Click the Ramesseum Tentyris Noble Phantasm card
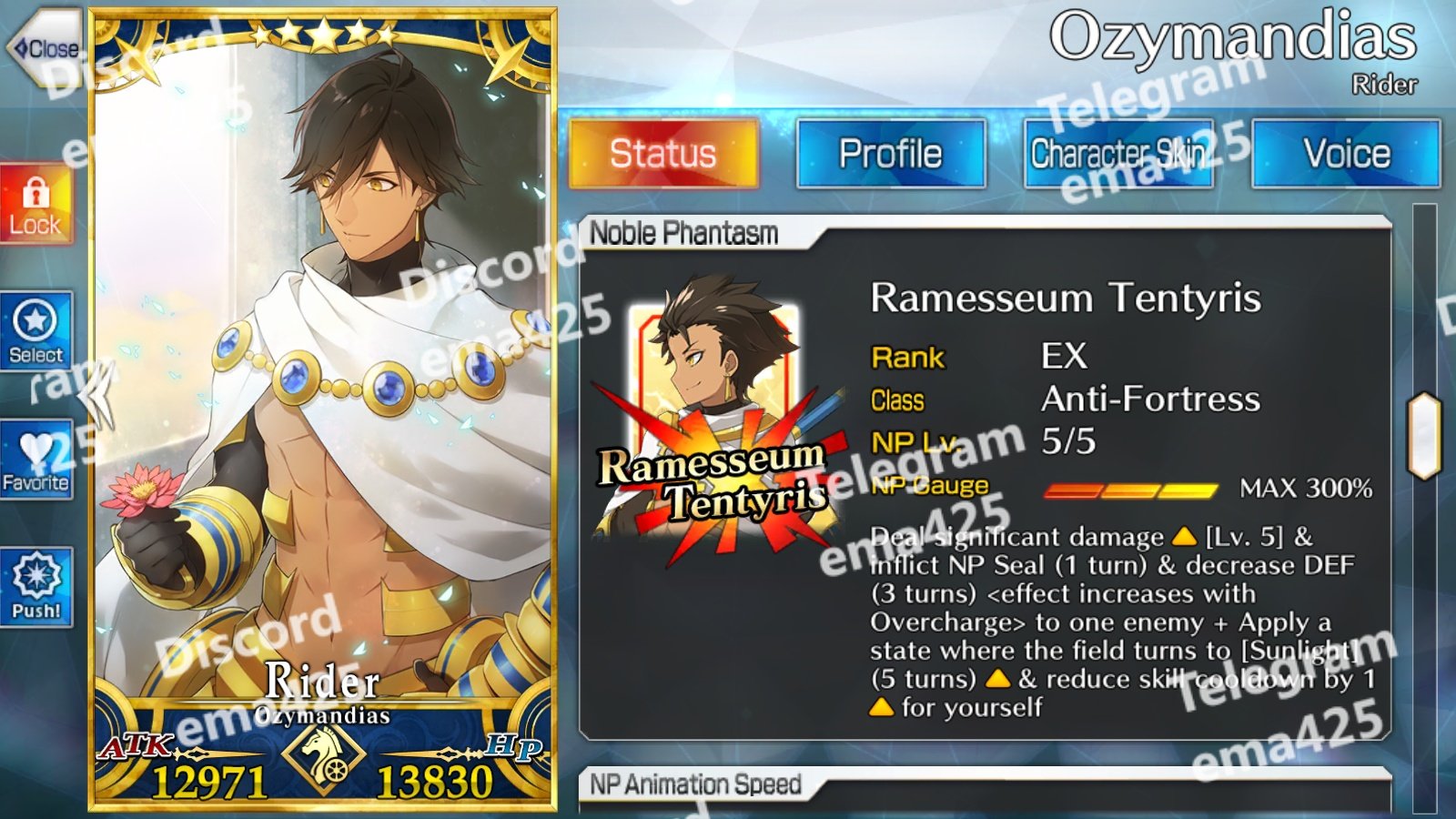Viewport: 1456px width, 819px height. click(x=712, y=419)
